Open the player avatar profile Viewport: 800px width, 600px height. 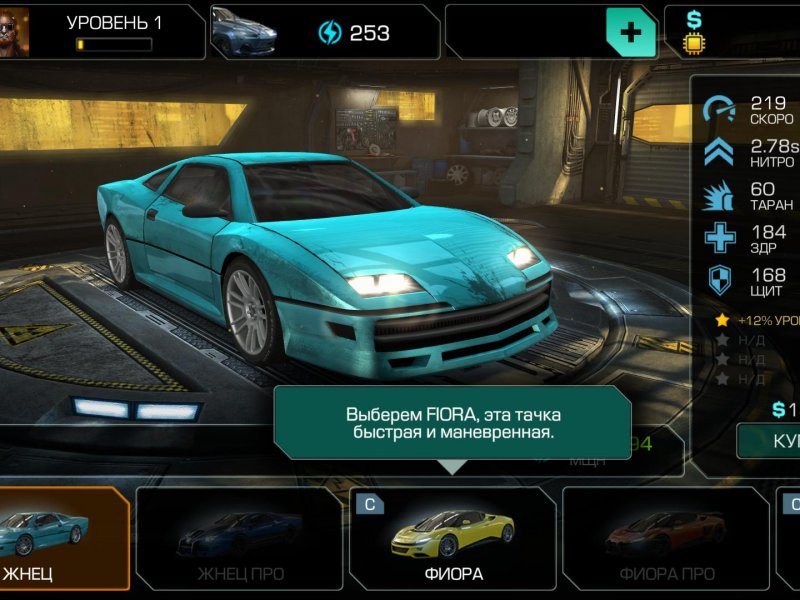[15, 33]
